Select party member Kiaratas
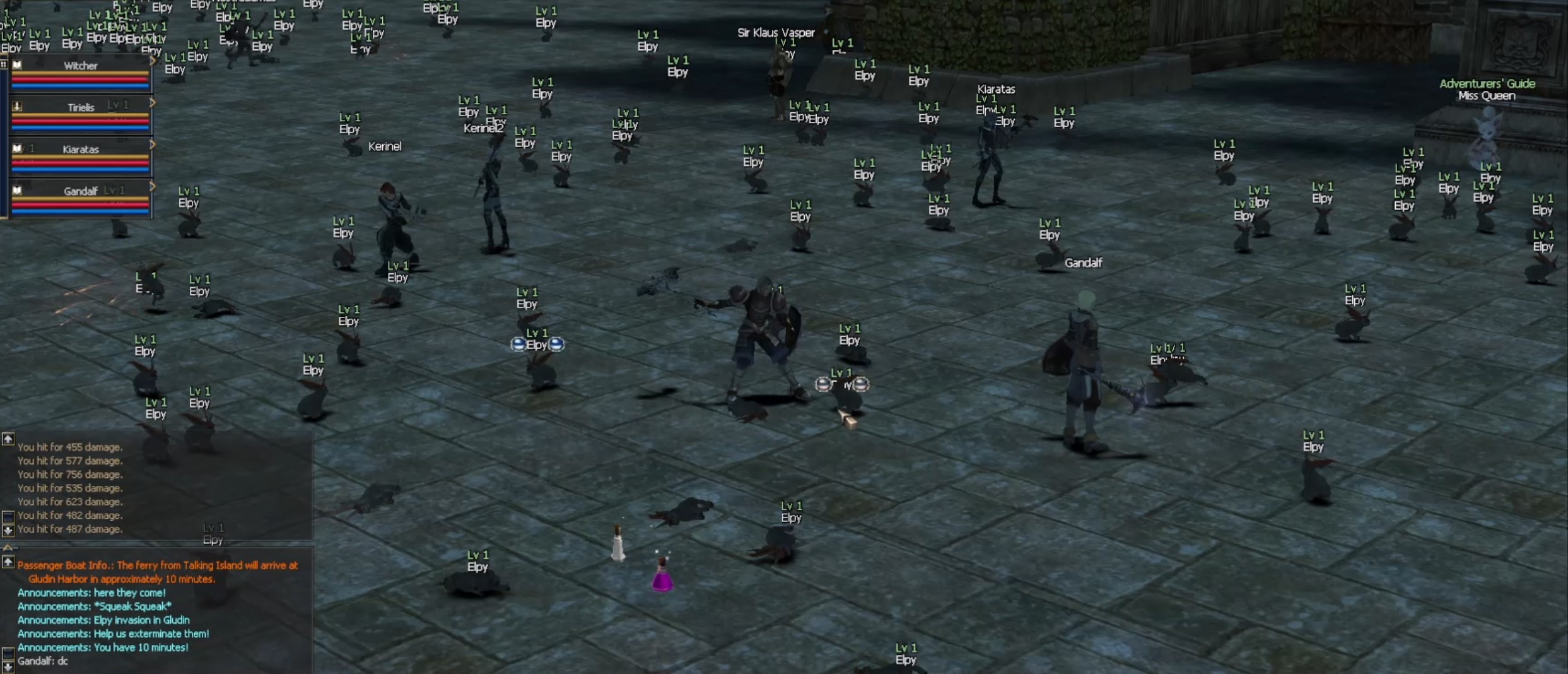 pos(80,150)
